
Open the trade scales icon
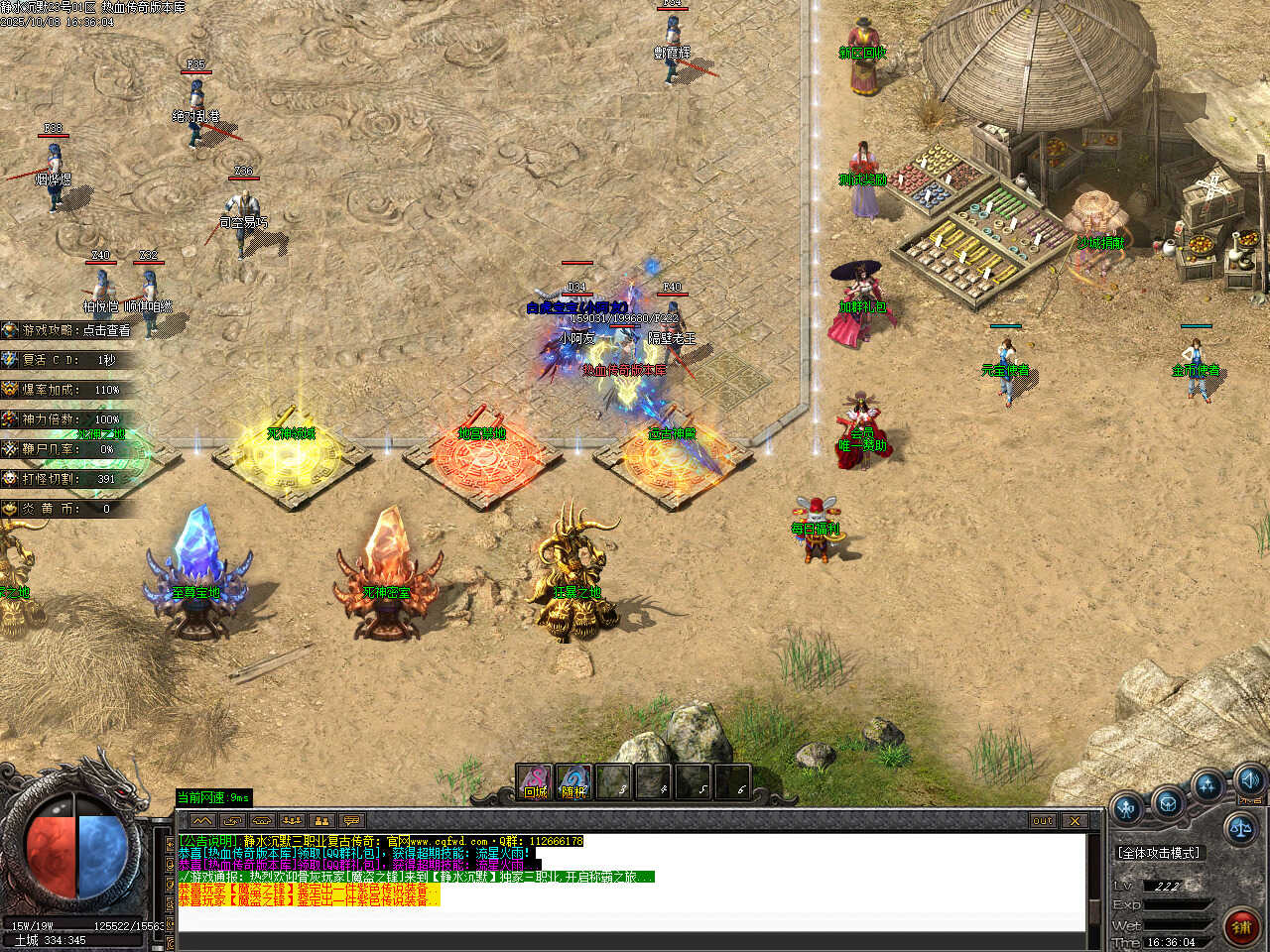(1241, 825)
